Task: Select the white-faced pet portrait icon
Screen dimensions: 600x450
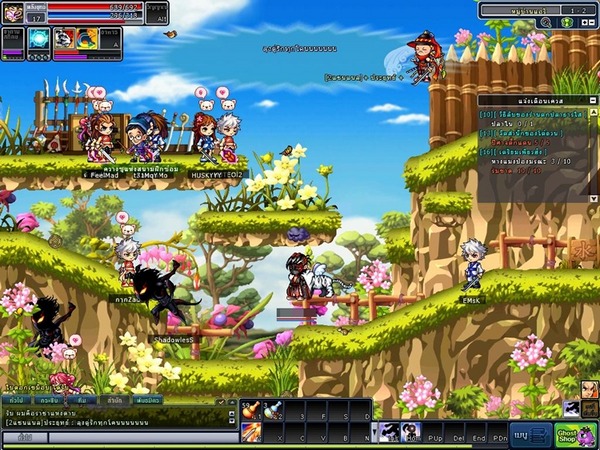Action: click(64, 38)
